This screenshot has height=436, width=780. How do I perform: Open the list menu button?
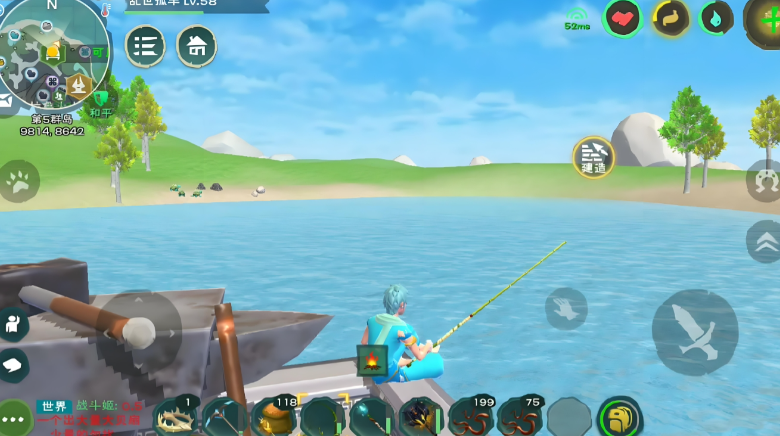[146, 46]
